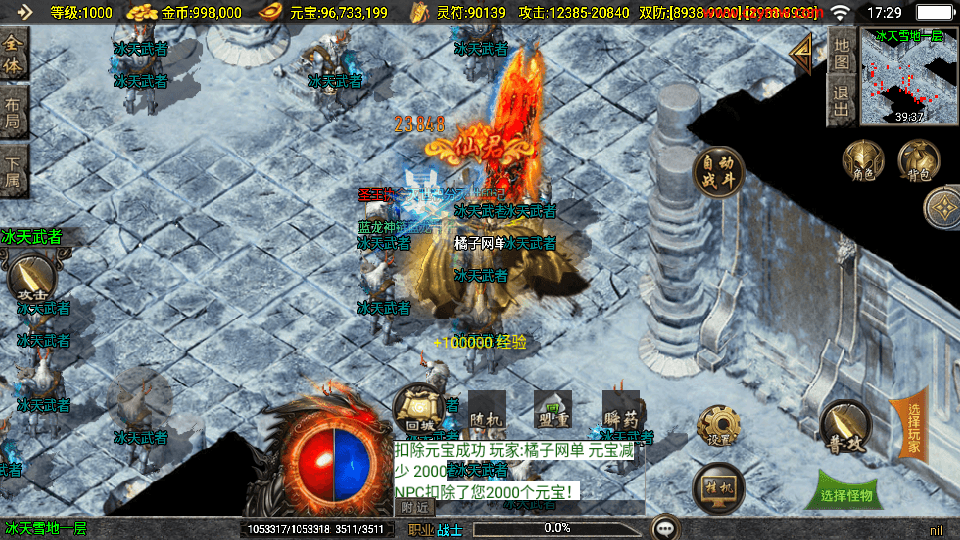Open the chat speech bubble
The height and width of the screenshot is (540, 960).
(x=664, y=527)
